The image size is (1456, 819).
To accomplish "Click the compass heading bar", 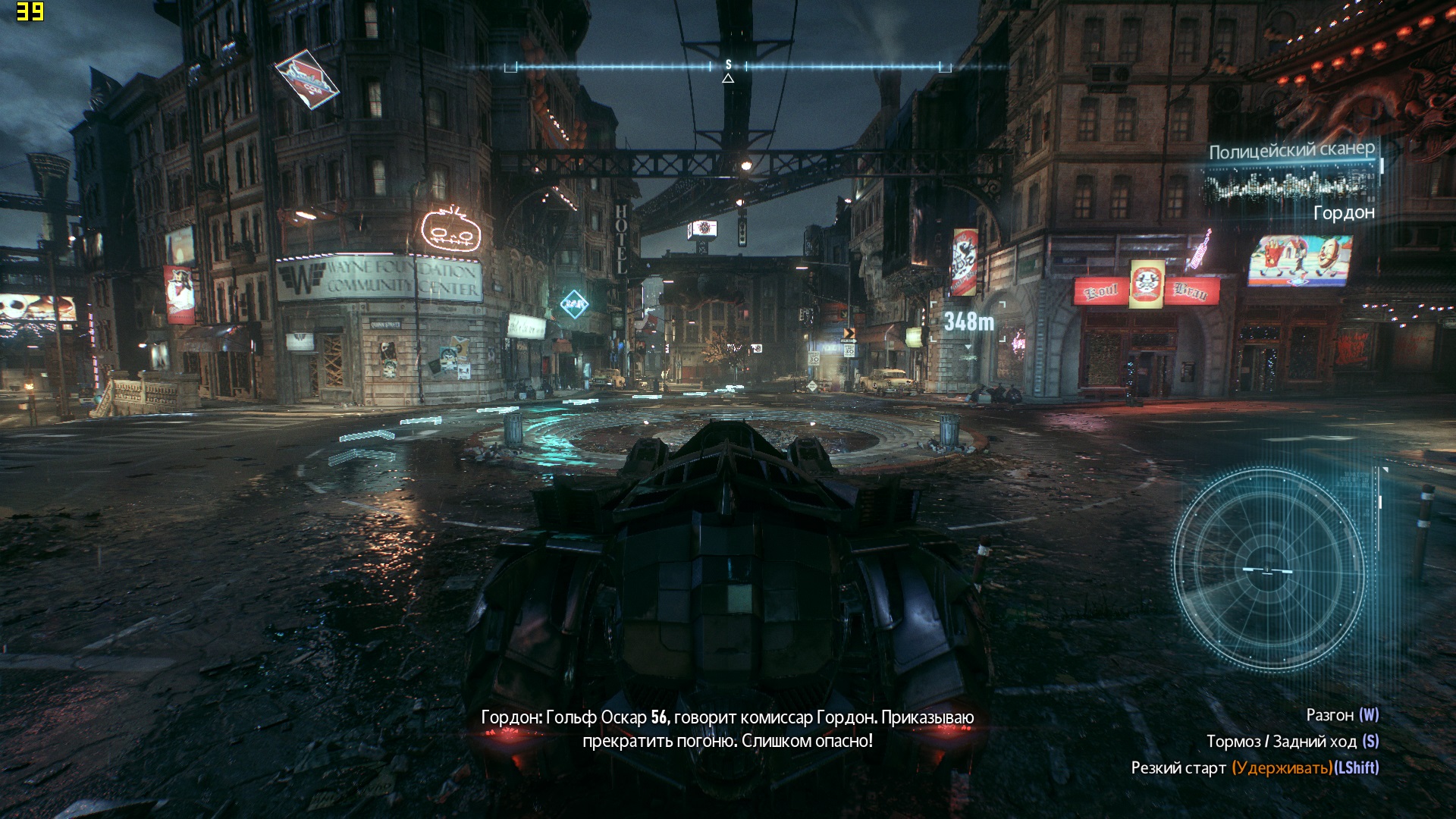I will [x=728, y=67].
